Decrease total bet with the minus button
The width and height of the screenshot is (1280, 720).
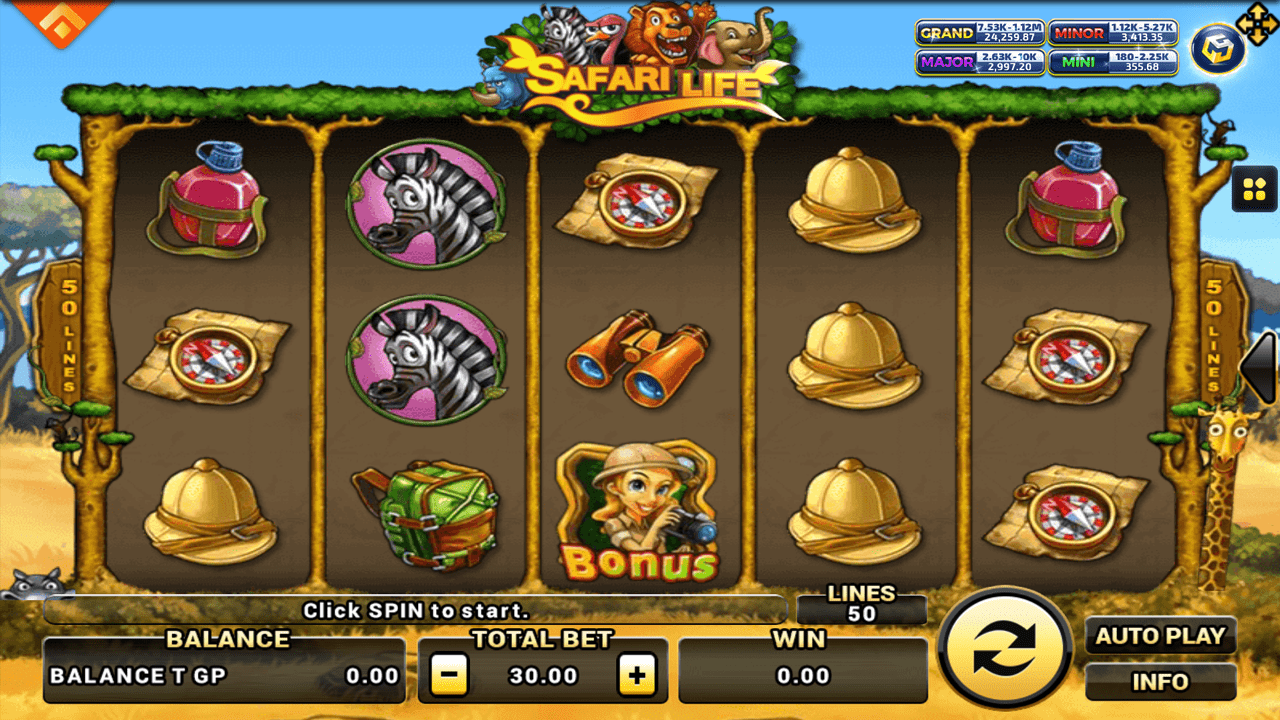(449, 676)
